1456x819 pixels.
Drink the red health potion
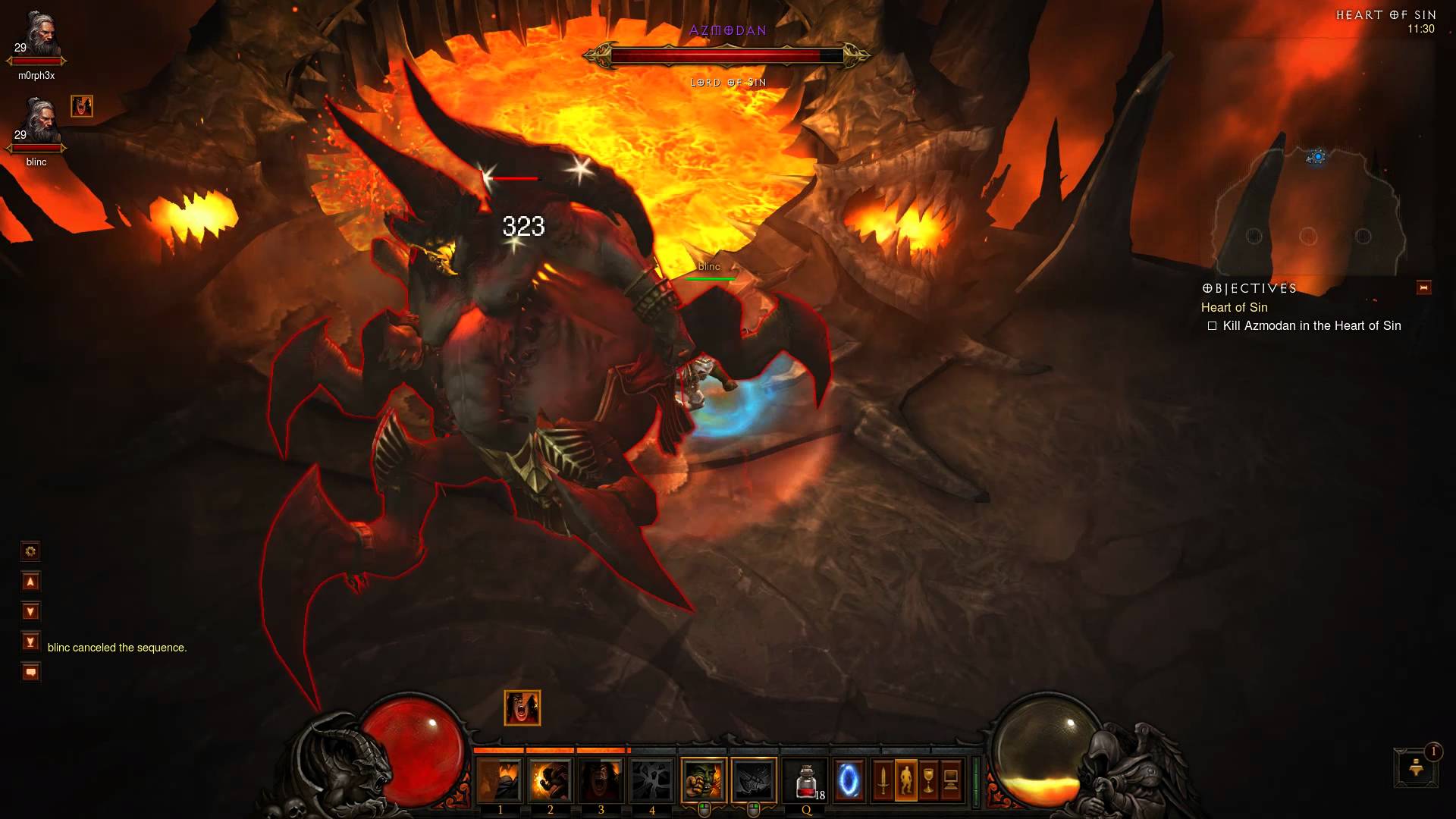(x=806, y=780)
